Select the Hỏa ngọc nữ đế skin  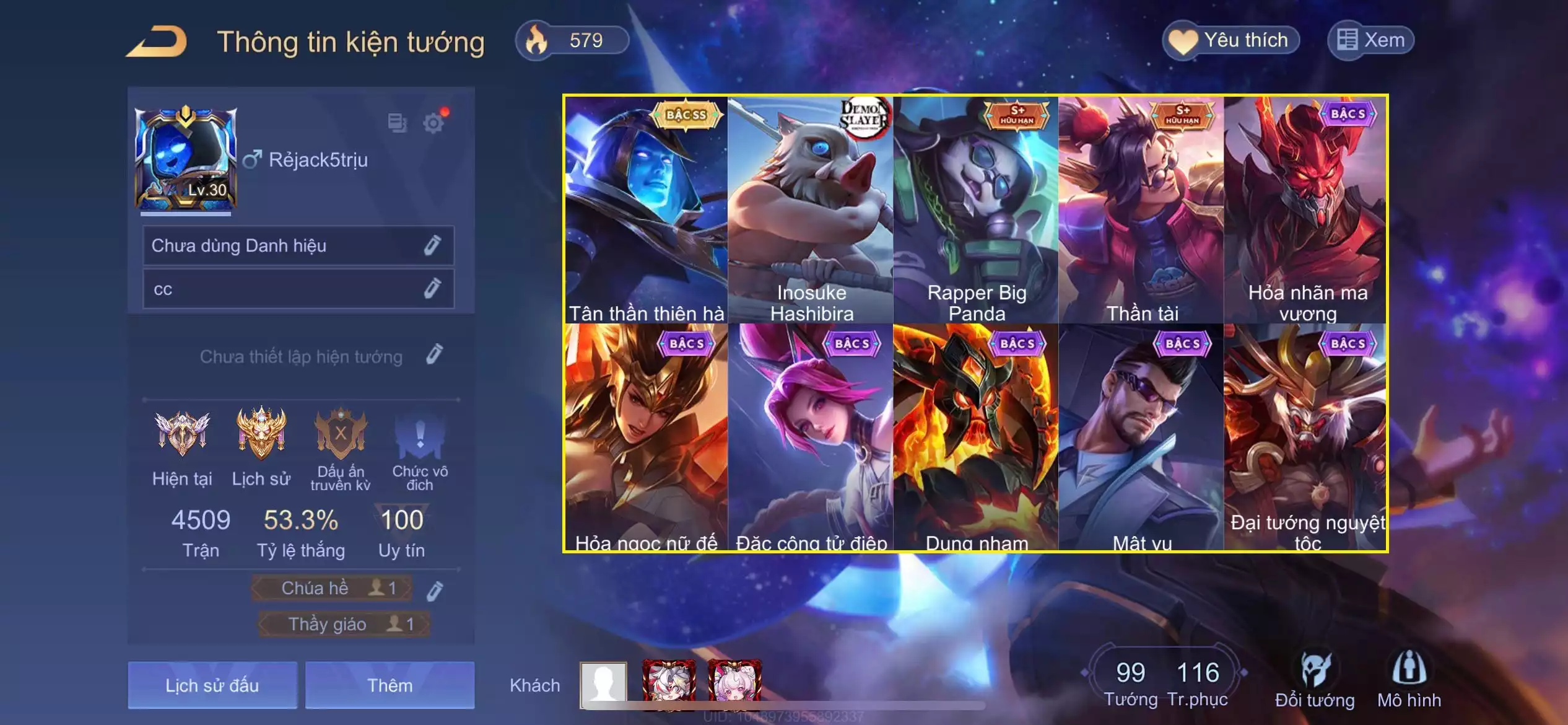tap(646, 437)
